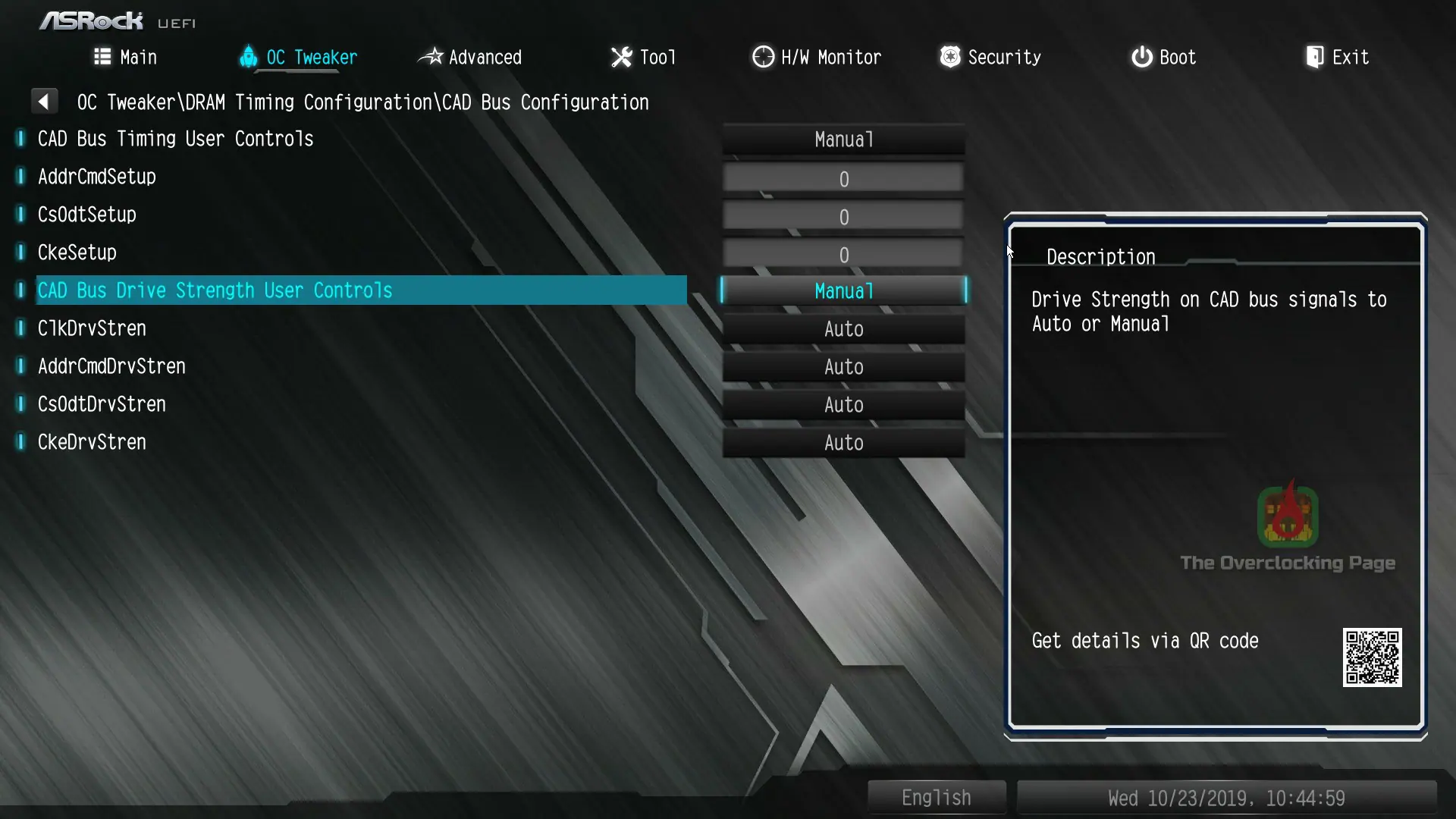
Task: Open Security via the lock icon
Action: pyautogui.click(x=949, y=57)
